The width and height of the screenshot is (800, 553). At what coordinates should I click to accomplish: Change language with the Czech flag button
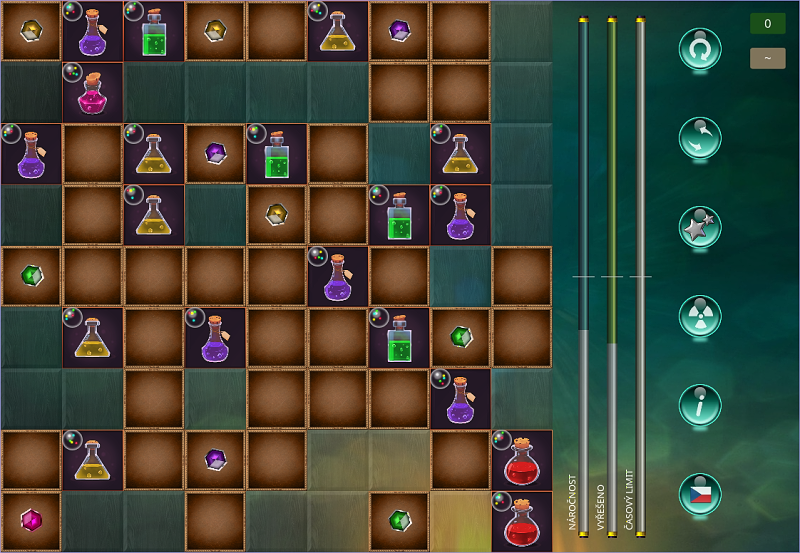coord(700,494)
